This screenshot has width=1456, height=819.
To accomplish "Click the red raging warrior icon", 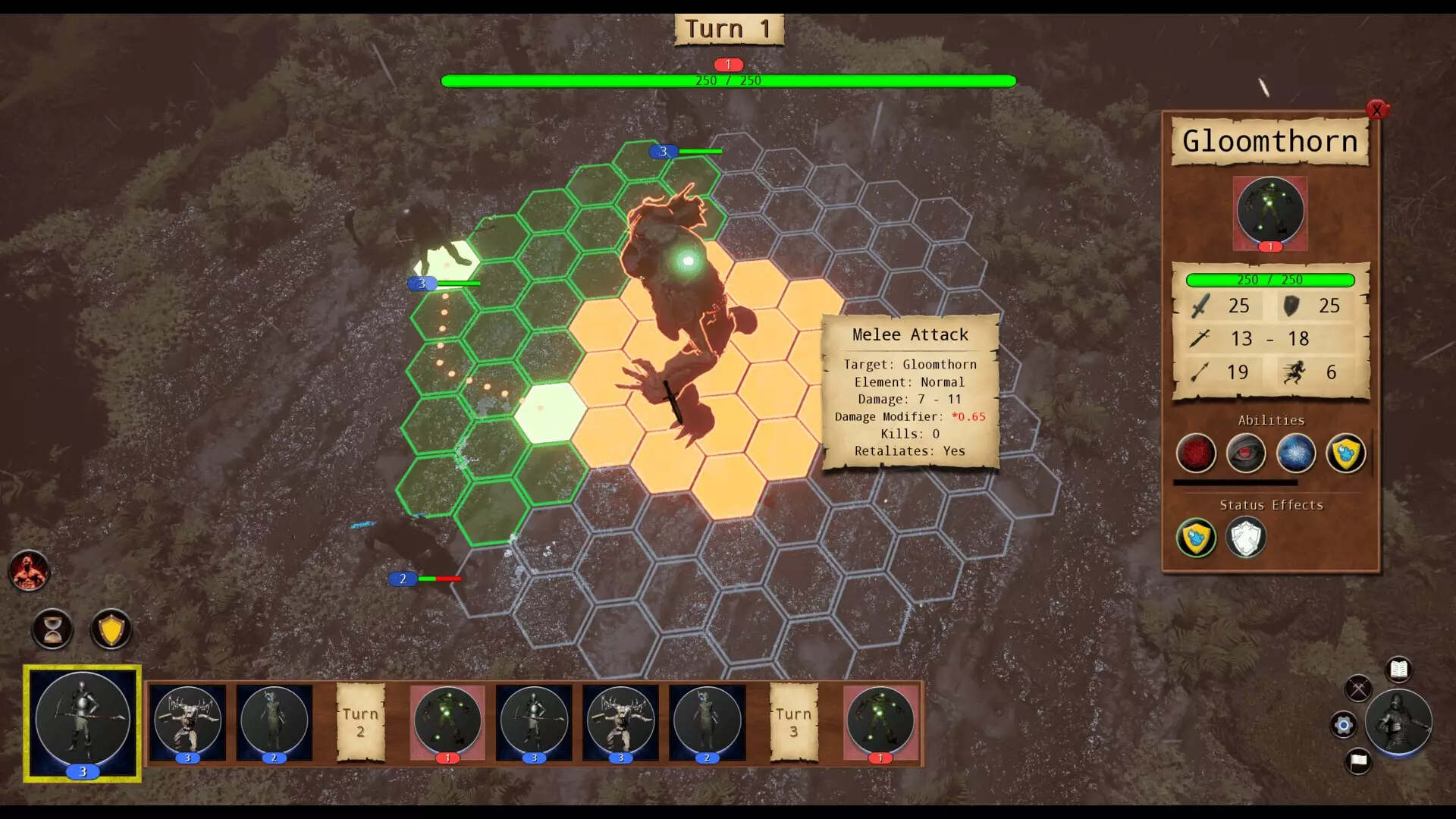I will (x=30, y=571).
